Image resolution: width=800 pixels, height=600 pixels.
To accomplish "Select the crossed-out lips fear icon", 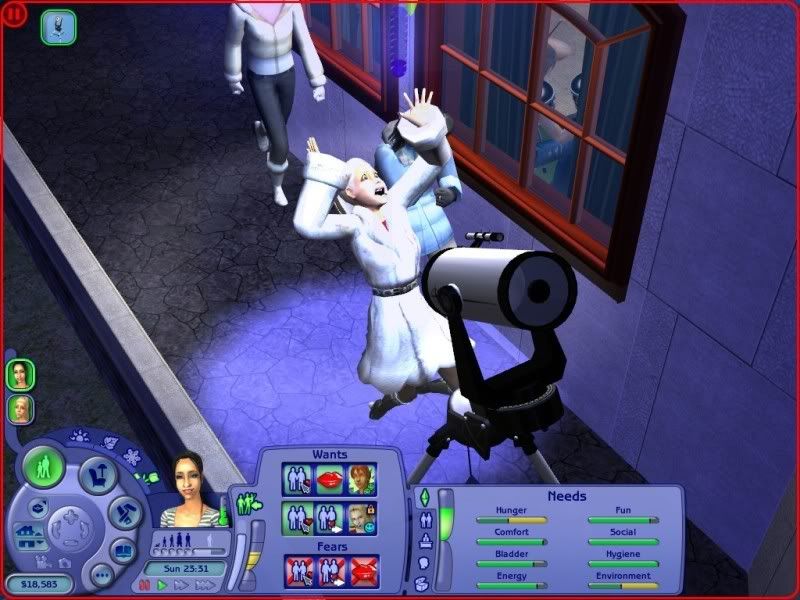I will (x=364, y=571).
